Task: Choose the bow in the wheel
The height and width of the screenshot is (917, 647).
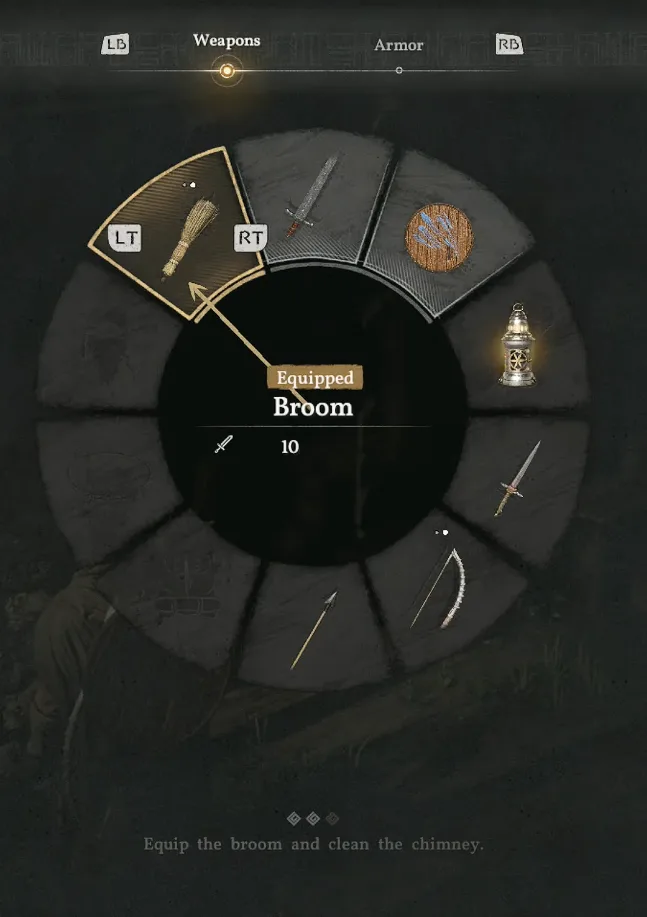Action: coord(438,588)
